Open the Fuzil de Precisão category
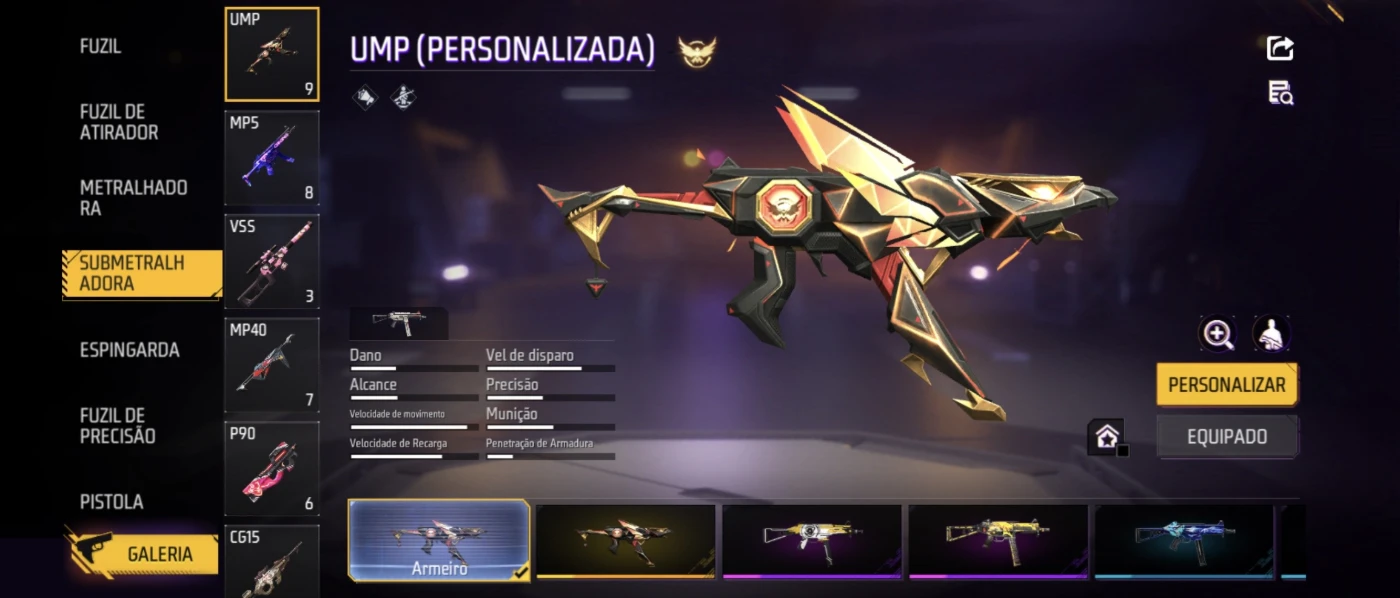This screenshot has height=598, width=1400. [118, 426]
